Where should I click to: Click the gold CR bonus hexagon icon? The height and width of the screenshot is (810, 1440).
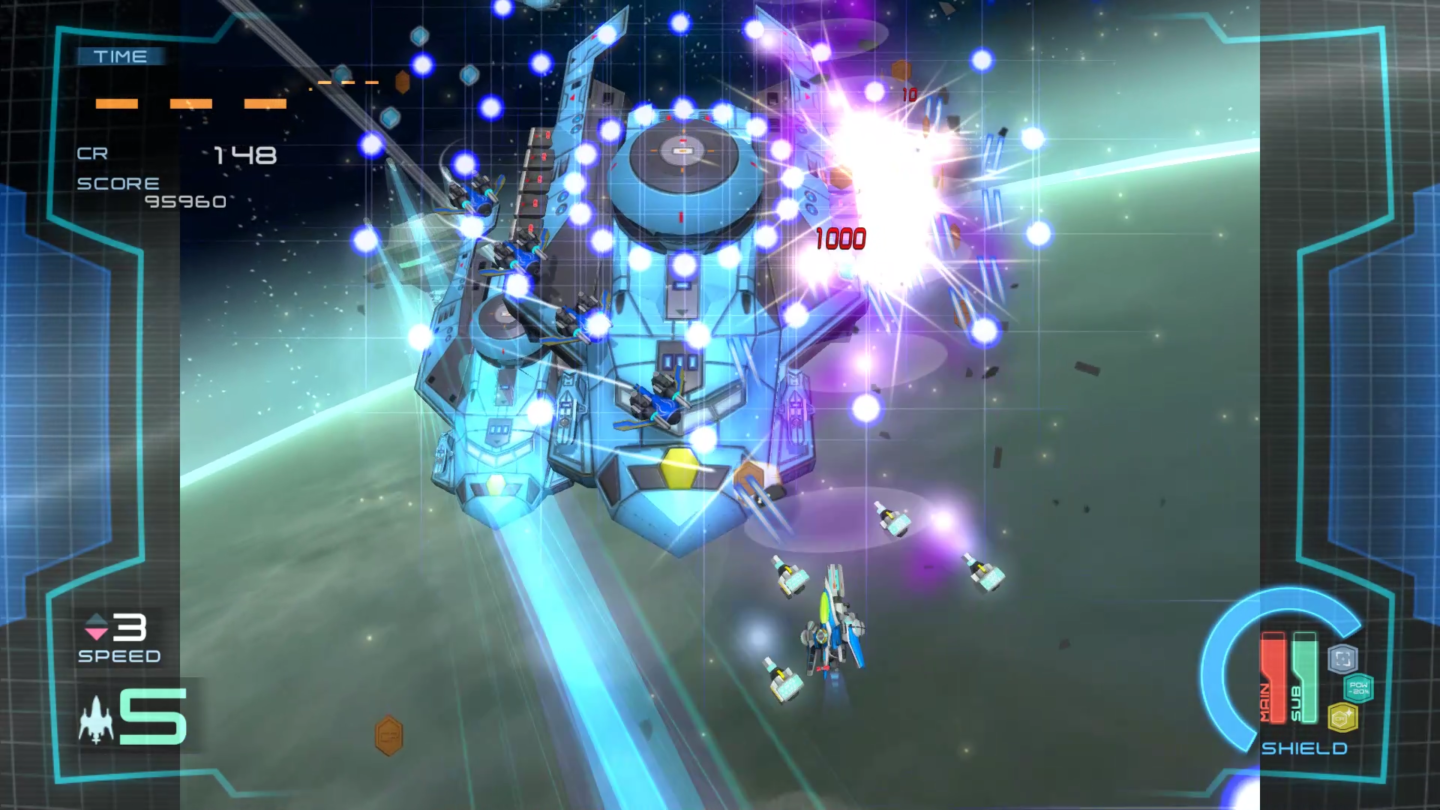tap(1340, 716)
